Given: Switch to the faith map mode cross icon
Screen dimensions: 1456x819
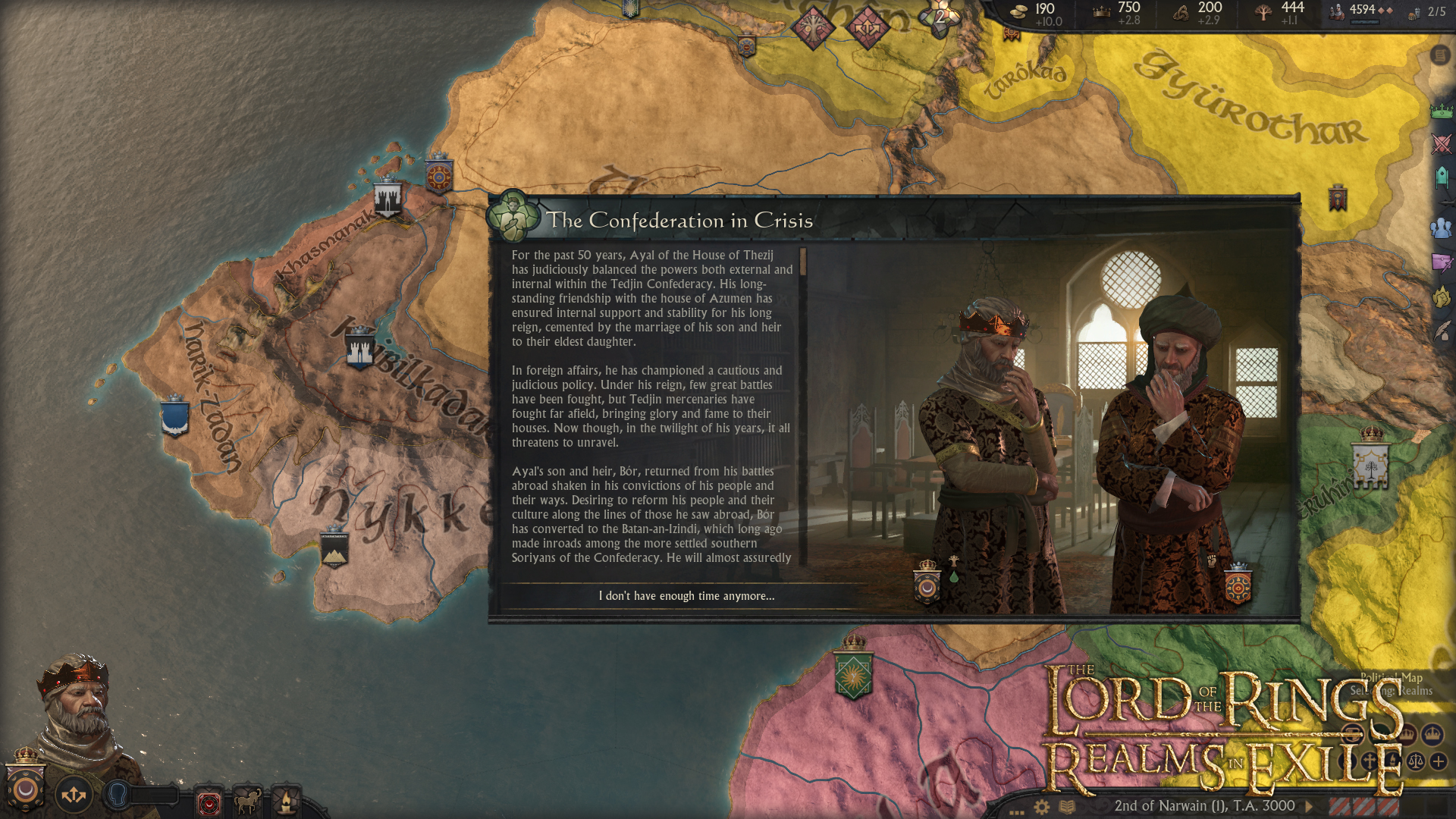Looking at the screenshot, I should pyautogui.click(x=1370, y=758).
